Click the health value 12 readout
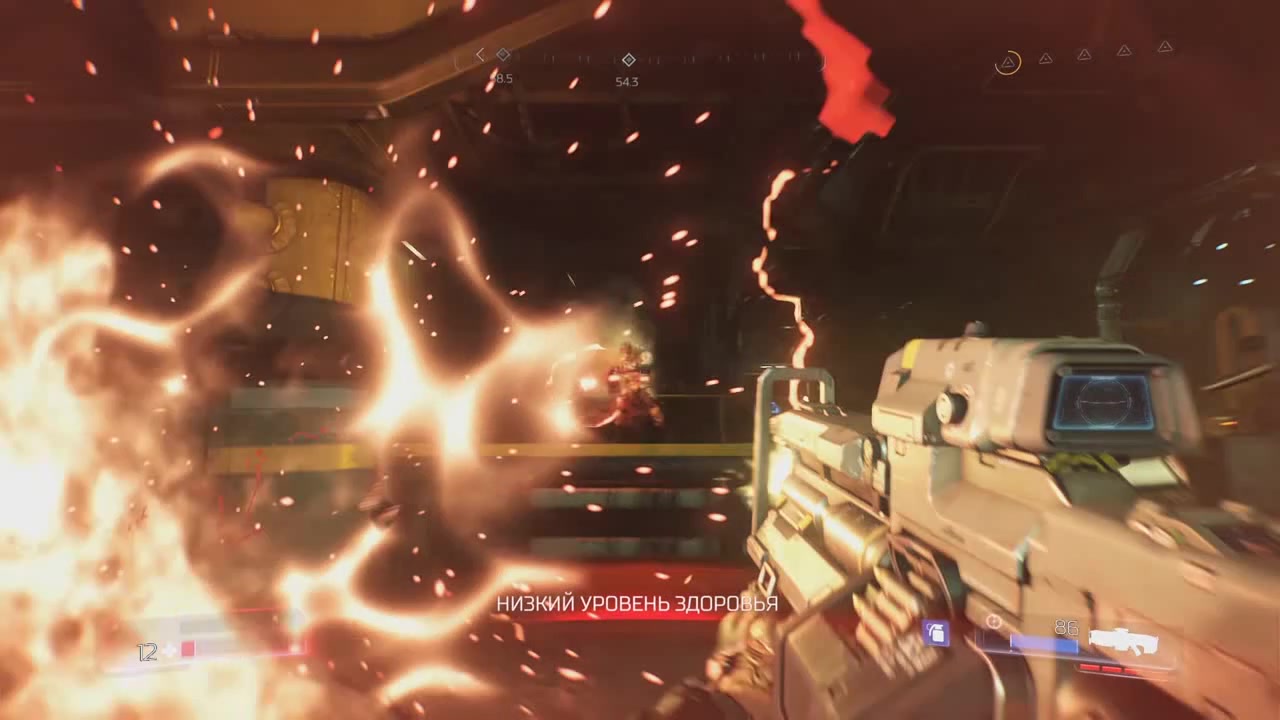This screenshot has height=720, width=1280. (x=146, y=651)
